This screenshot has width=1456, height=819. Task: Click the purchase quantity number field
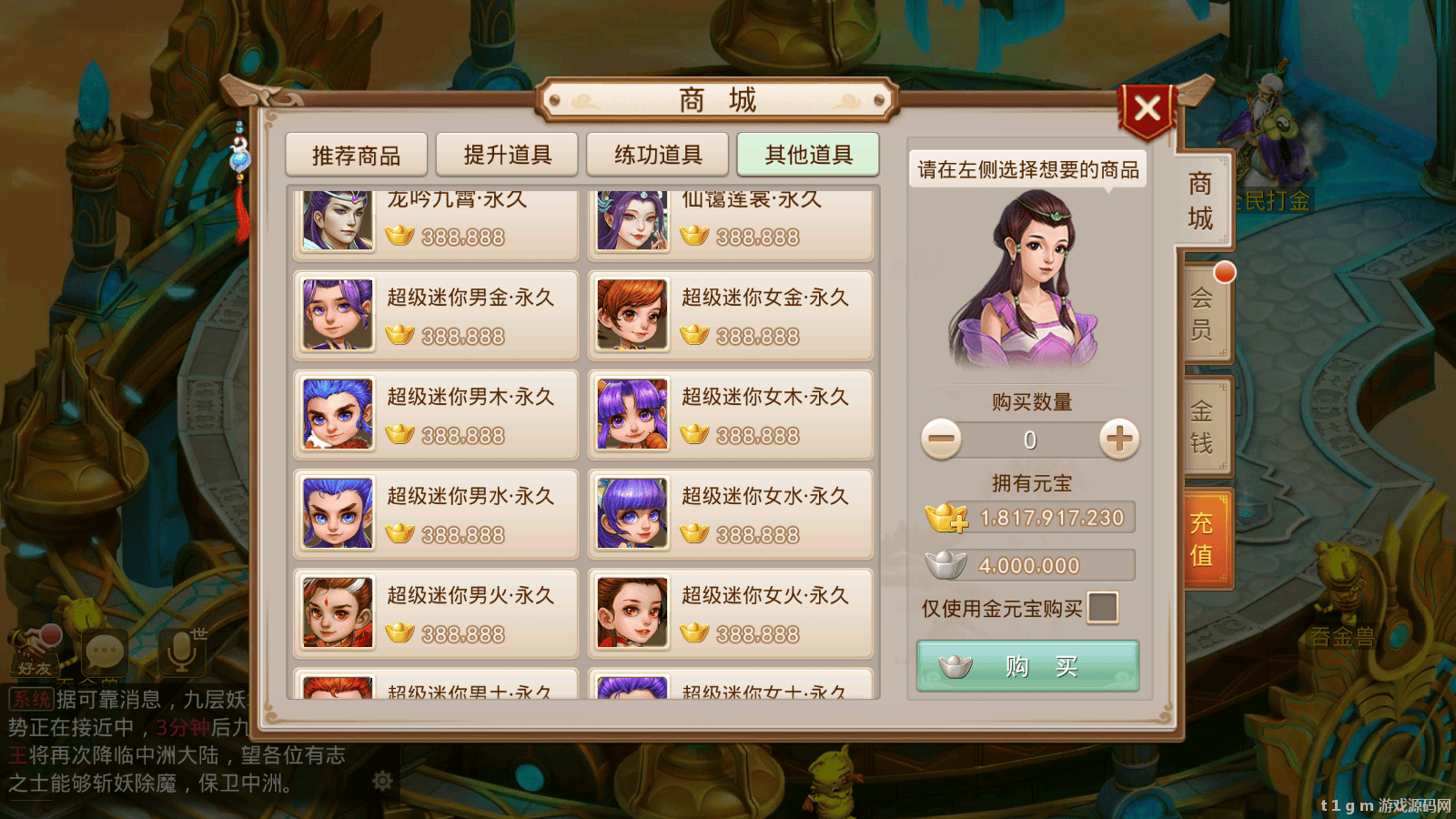(1028, 439)
